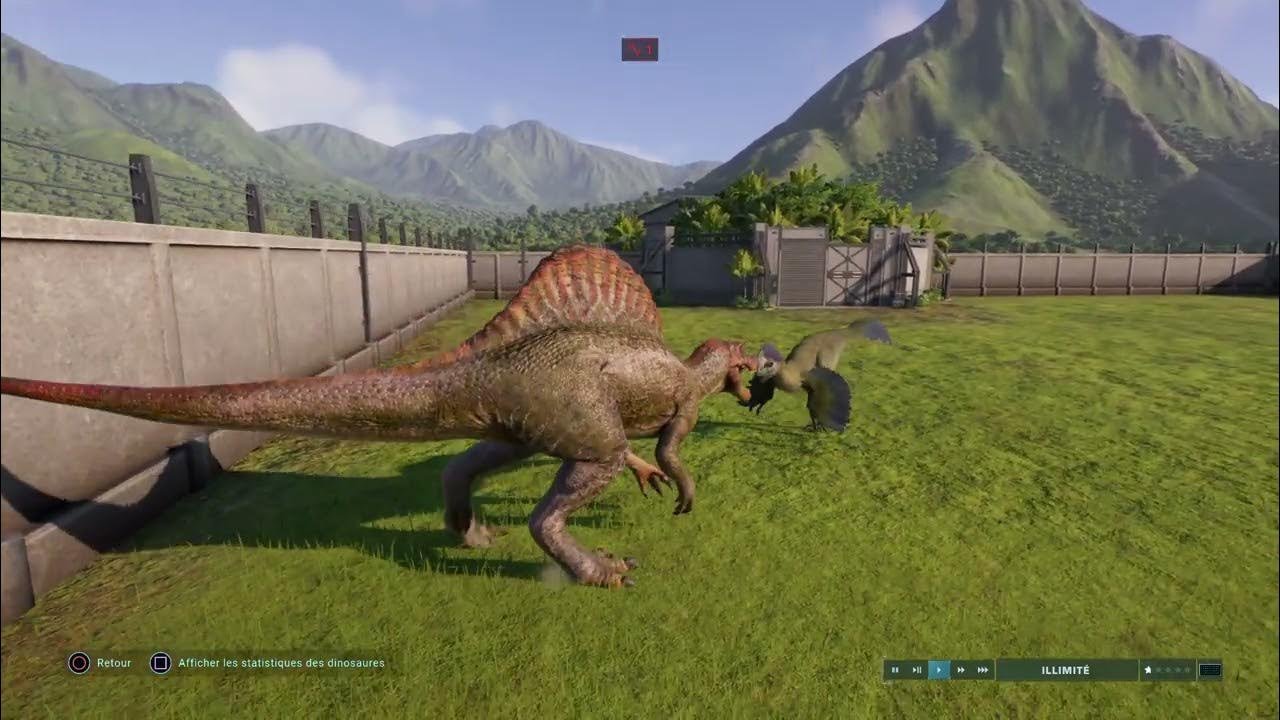Open the park star rating
1280x720 pixels.
coord(1167,670)
